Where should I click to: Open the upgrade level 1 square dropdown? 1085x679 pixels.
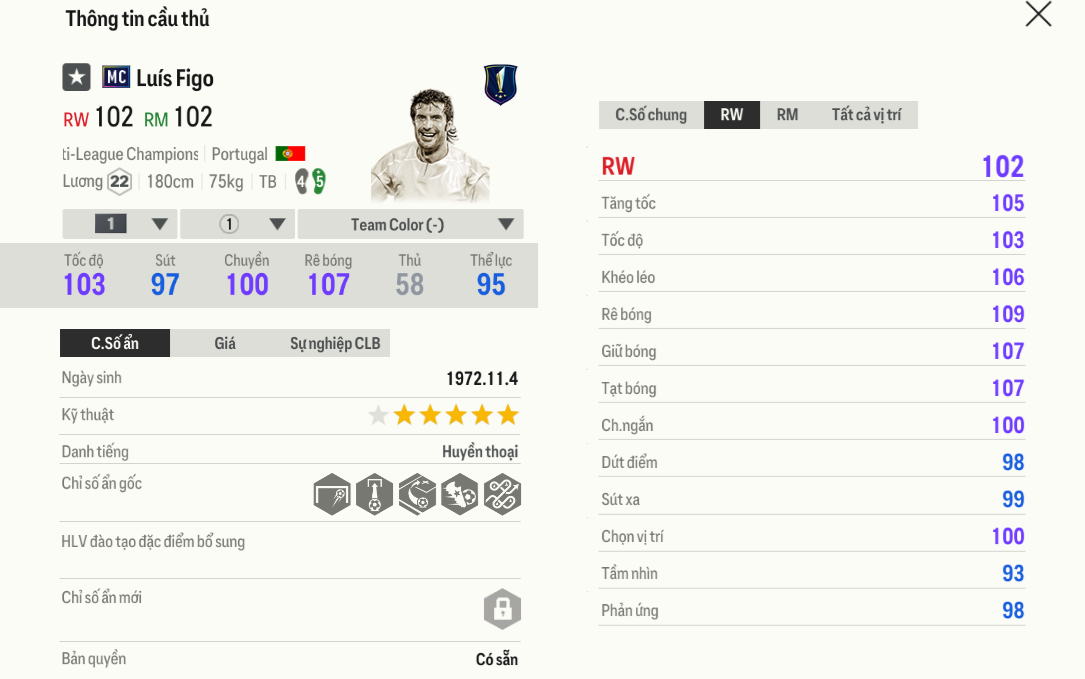click(x=120, y=224)
